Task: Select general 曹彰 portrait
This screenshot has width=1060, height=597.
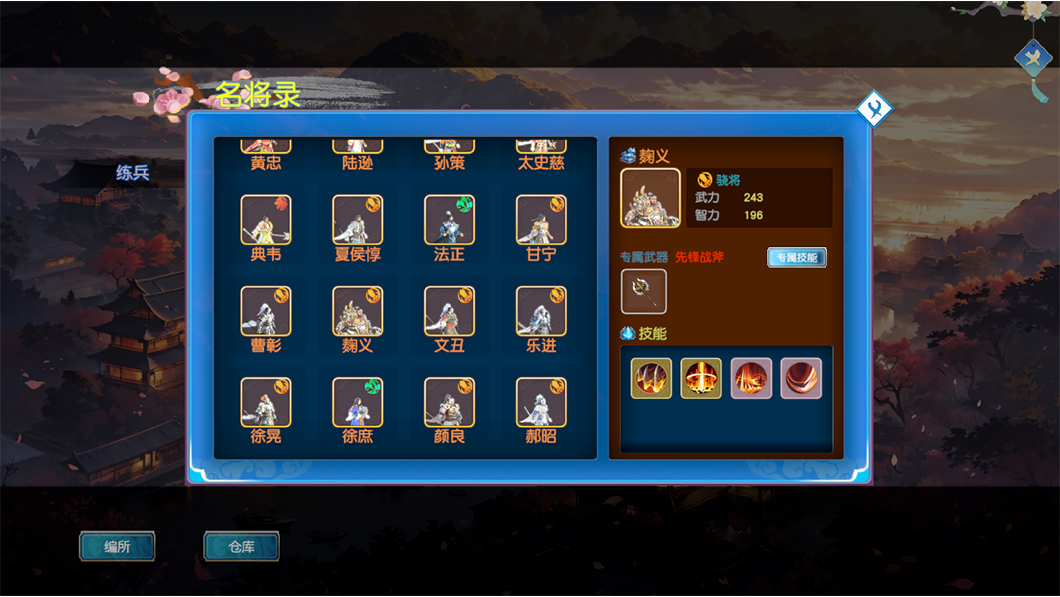Action: (x=266, y=311)
